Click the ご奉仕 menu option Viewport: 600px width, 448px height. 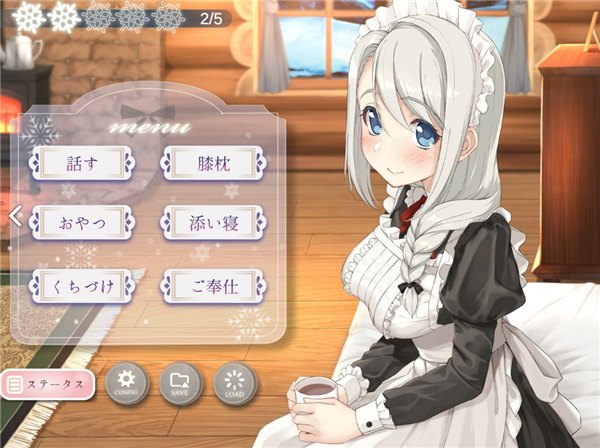(212, 285)
